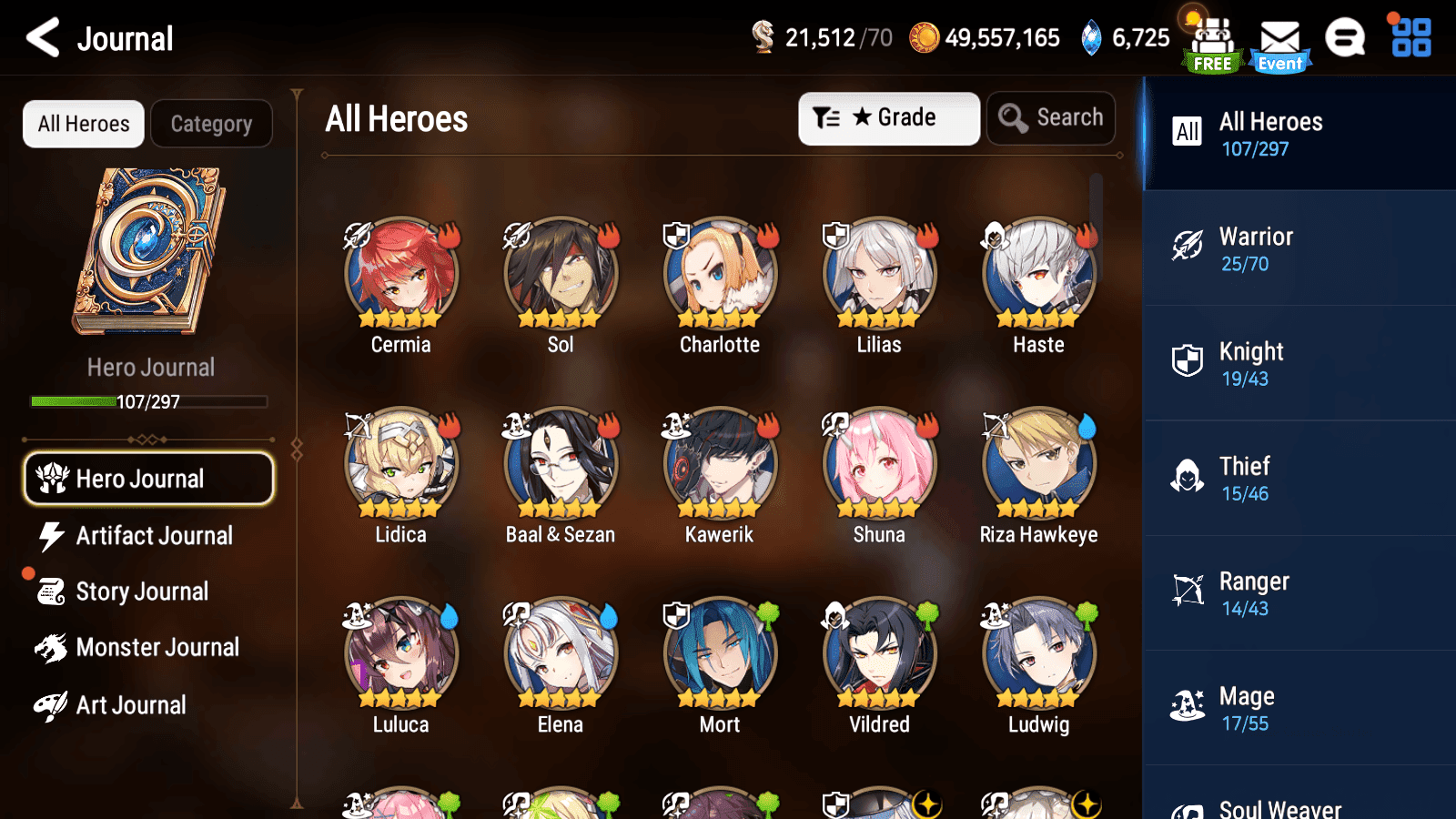Open the Grade sort dropdown
This screenshot has width=1456, height=819.
(x=889, y=117)
